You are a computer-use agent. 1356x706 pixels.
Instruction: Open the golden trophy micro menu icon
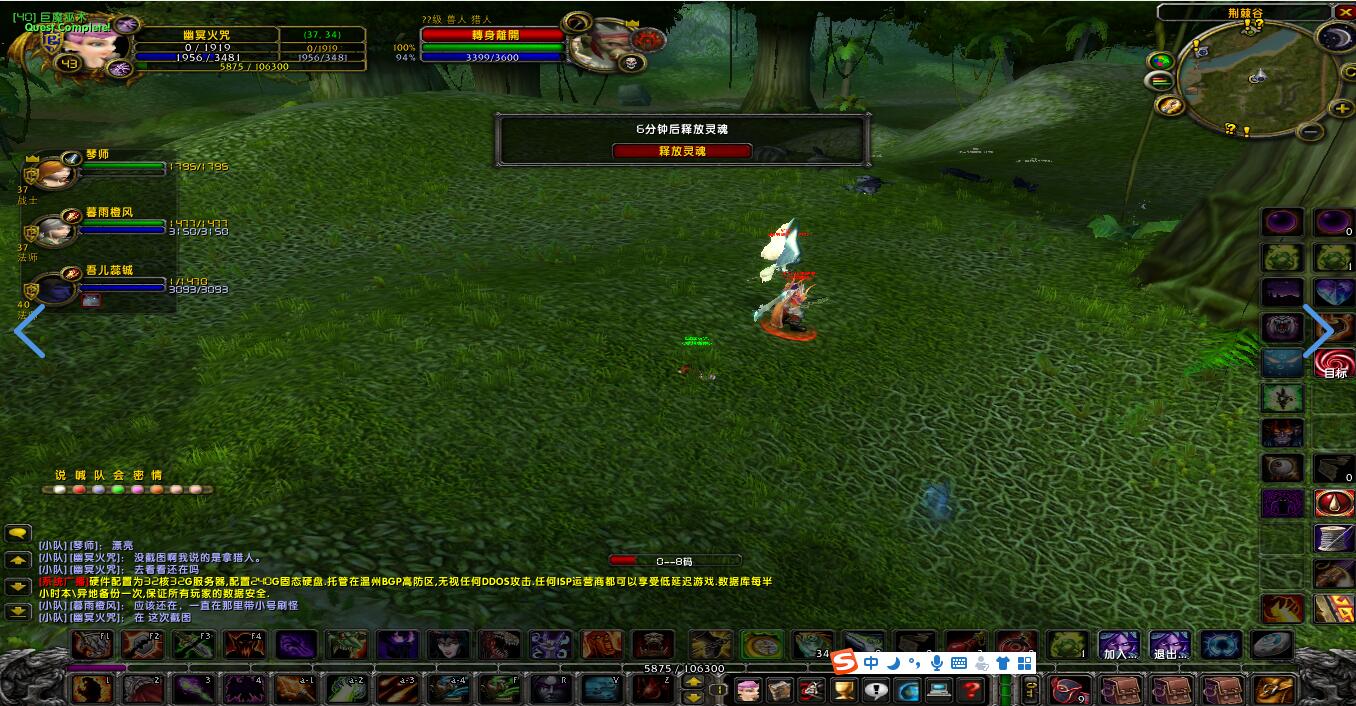coord(844,690)
